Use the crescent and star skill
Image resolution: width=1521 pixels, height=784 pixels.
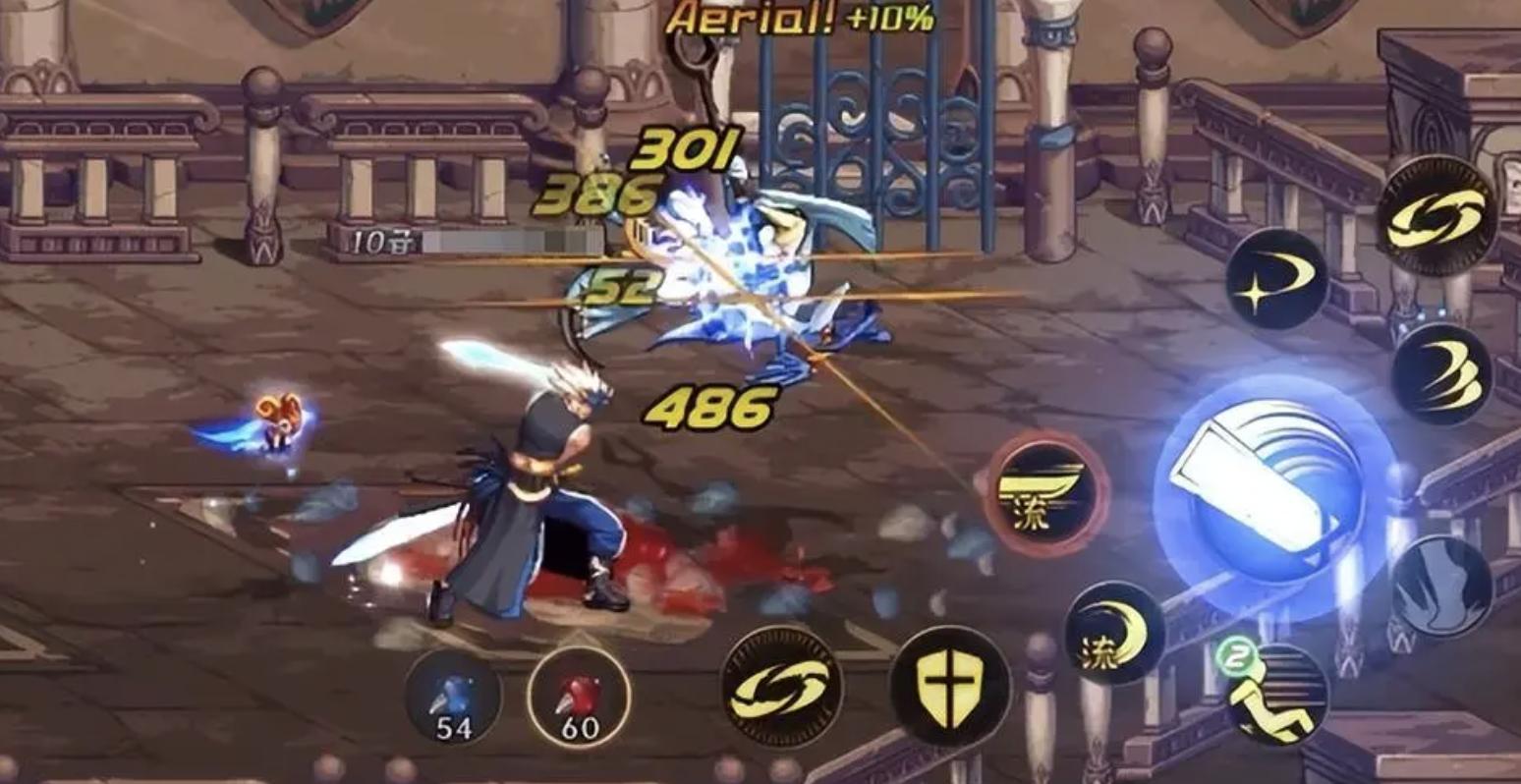[1276, 278]
